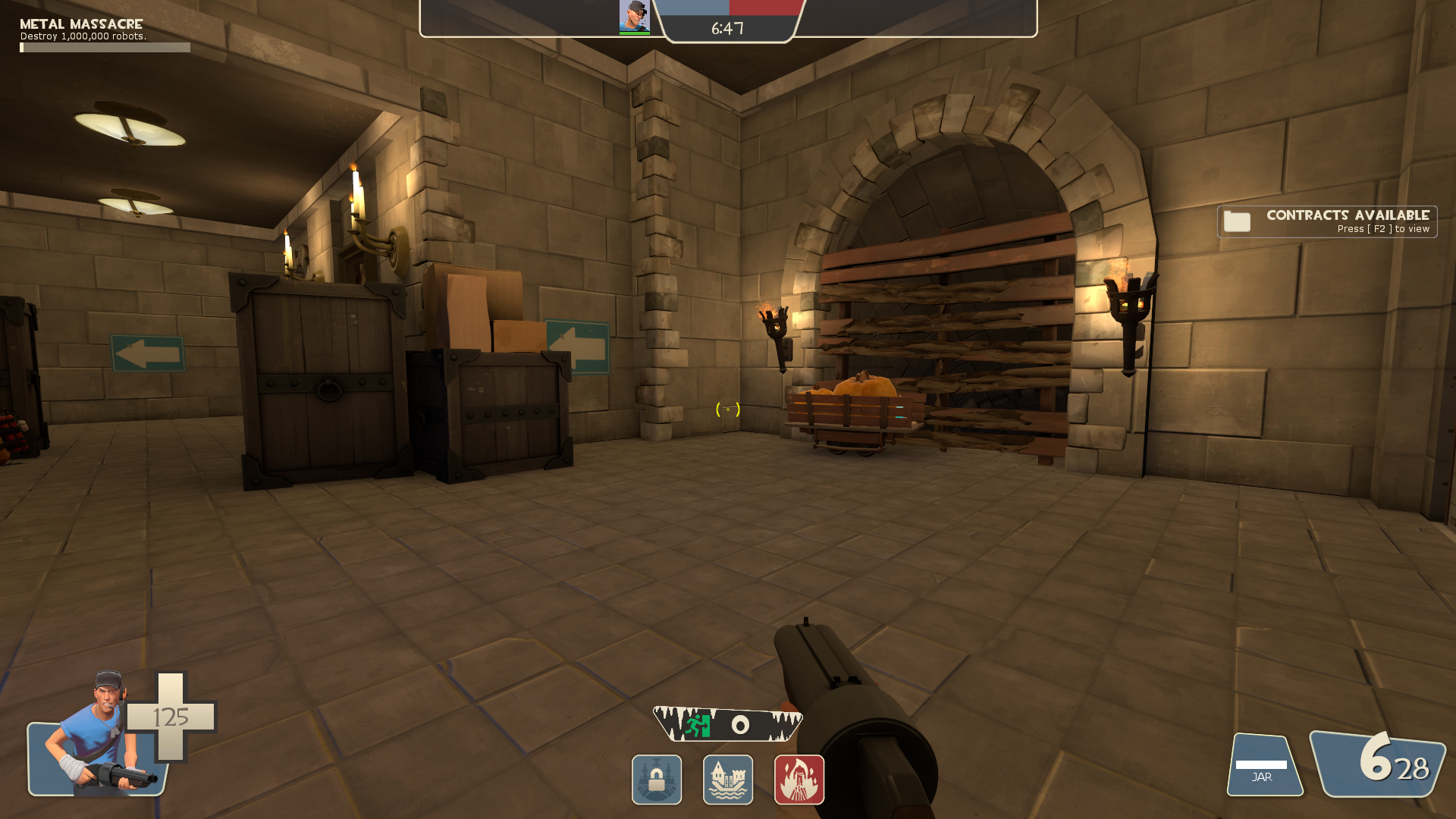
Task: Select the JAR item charge panel
Action: pyautogui.click(x=1263, y=766)
